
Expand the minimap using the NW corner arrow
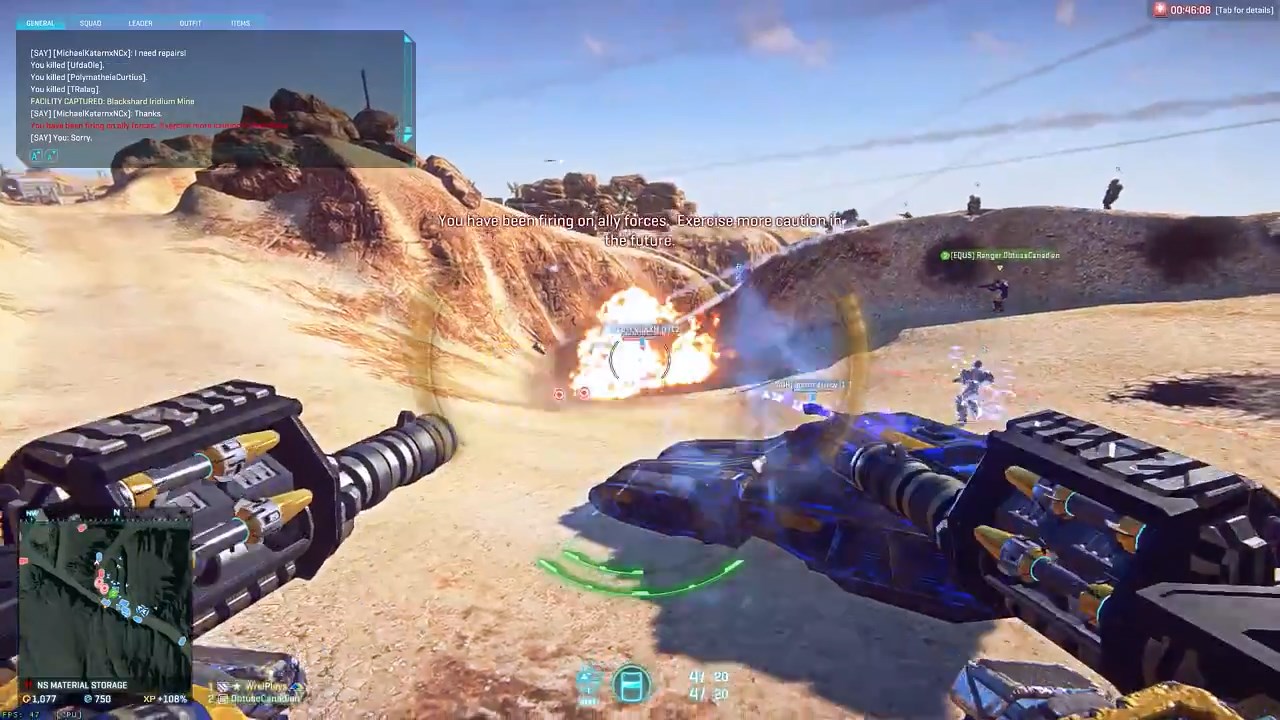tap(30, 513)
